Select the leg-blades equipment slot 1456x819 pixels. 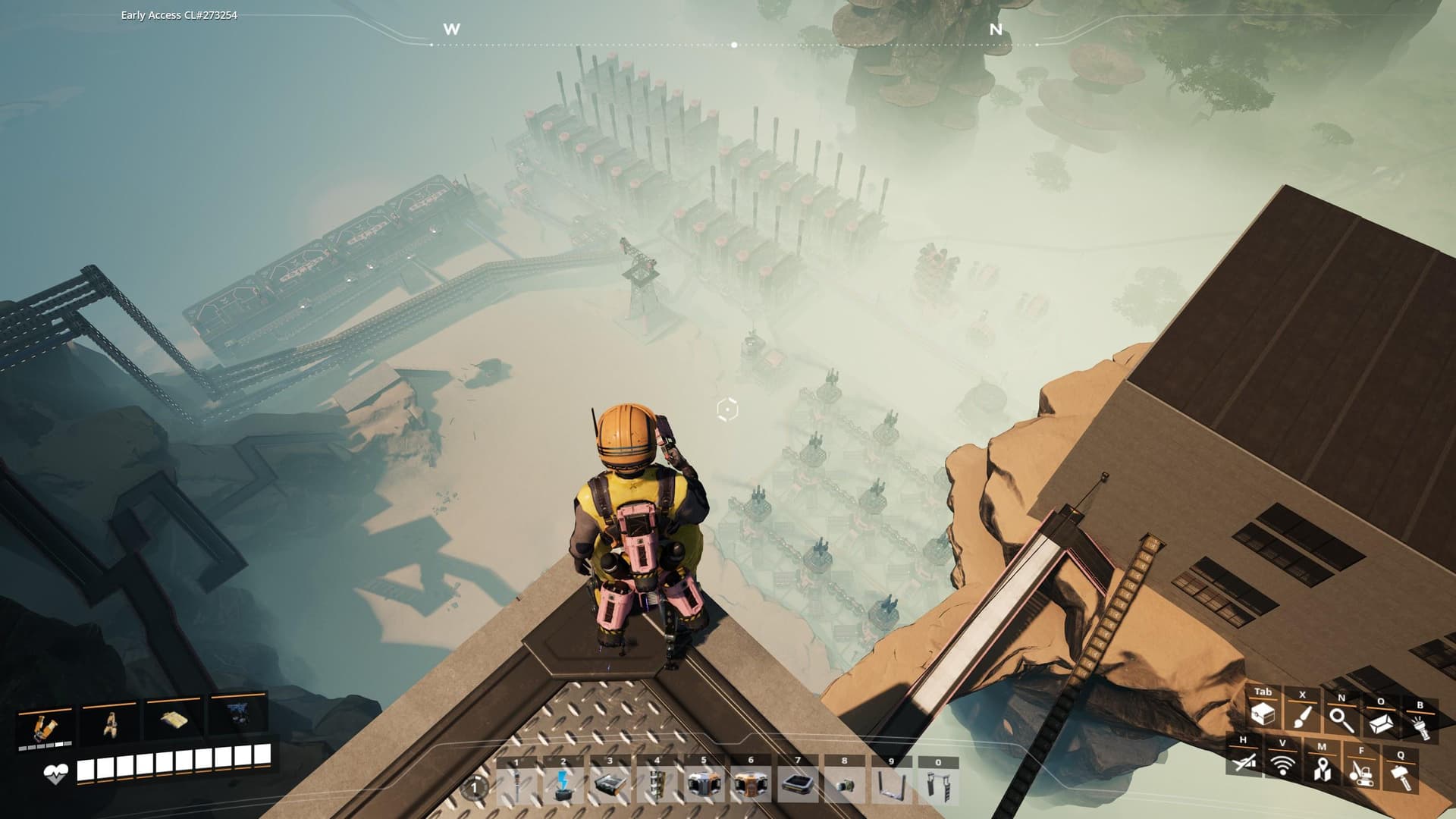109,726
